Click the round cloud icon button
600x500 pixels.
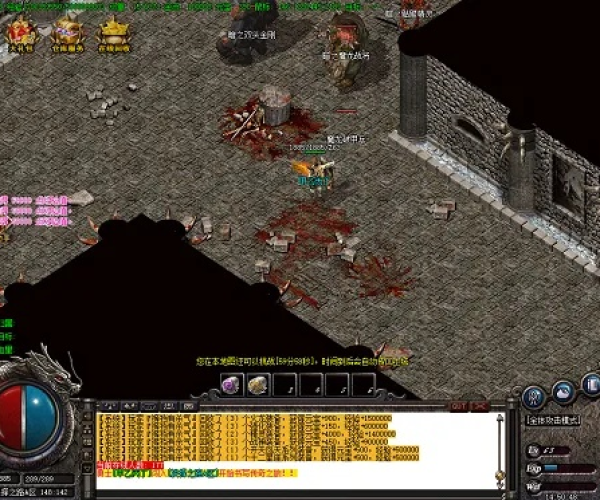click(564, 389)
